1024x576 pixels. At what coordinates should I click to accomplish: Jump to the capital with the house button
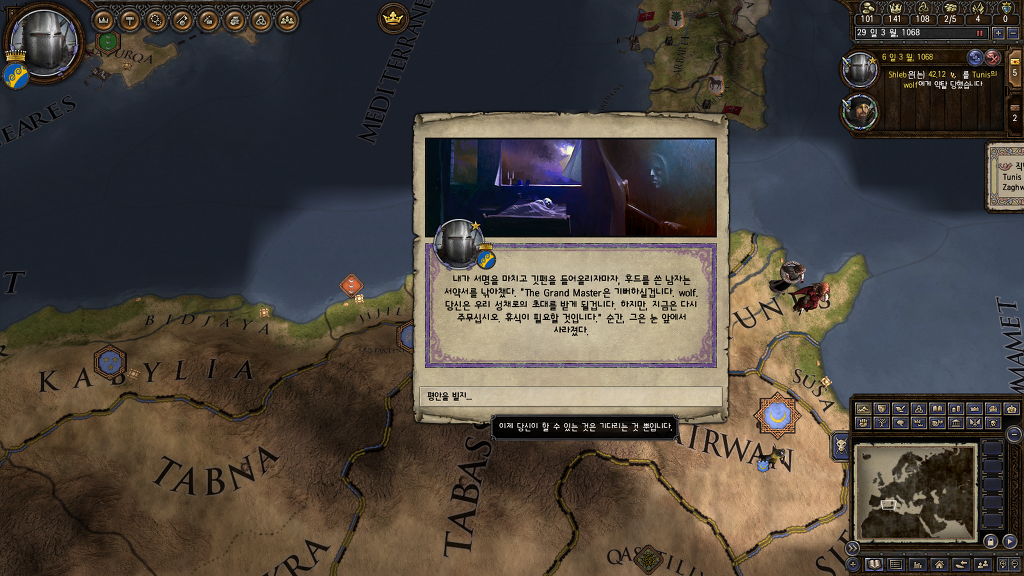(939, 565)
